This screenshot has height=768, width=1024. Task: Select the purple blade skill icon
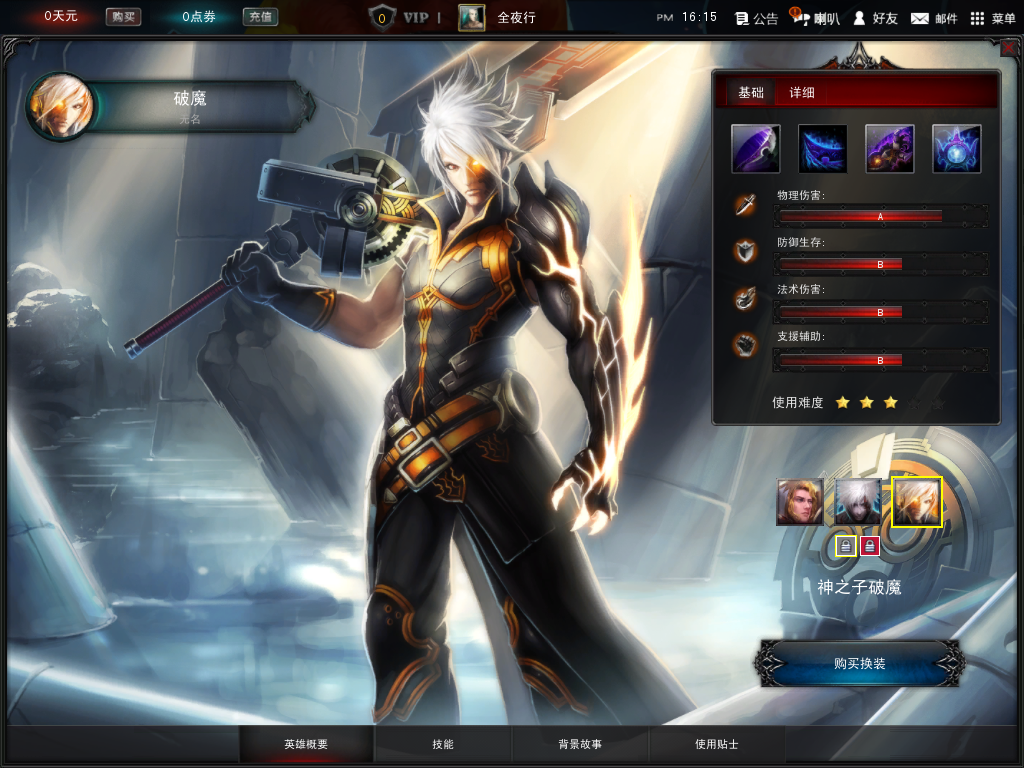(756, 149)
